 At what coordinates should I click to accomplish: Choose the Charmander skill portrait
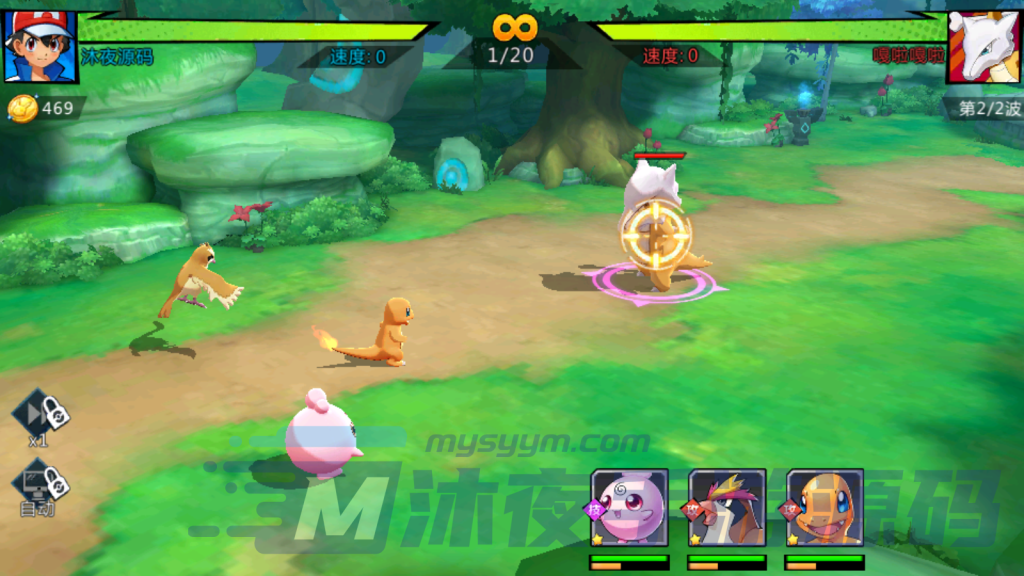pos(825,507)
